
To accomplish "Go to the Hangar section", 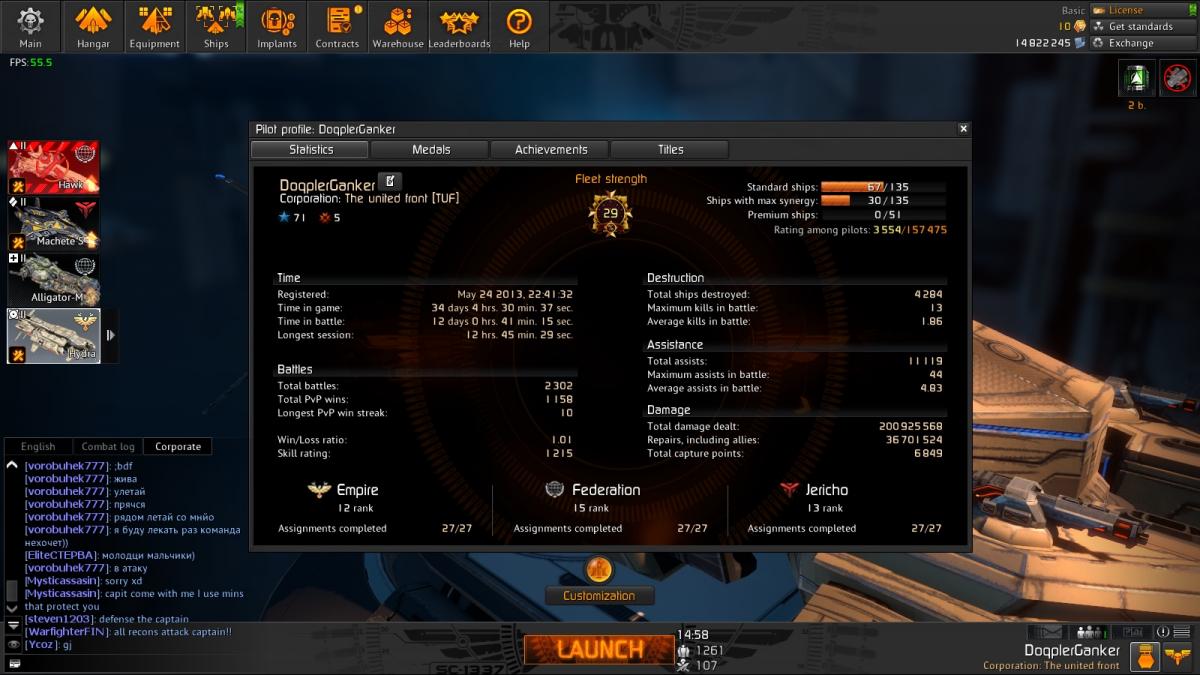I will pos(93,26).
